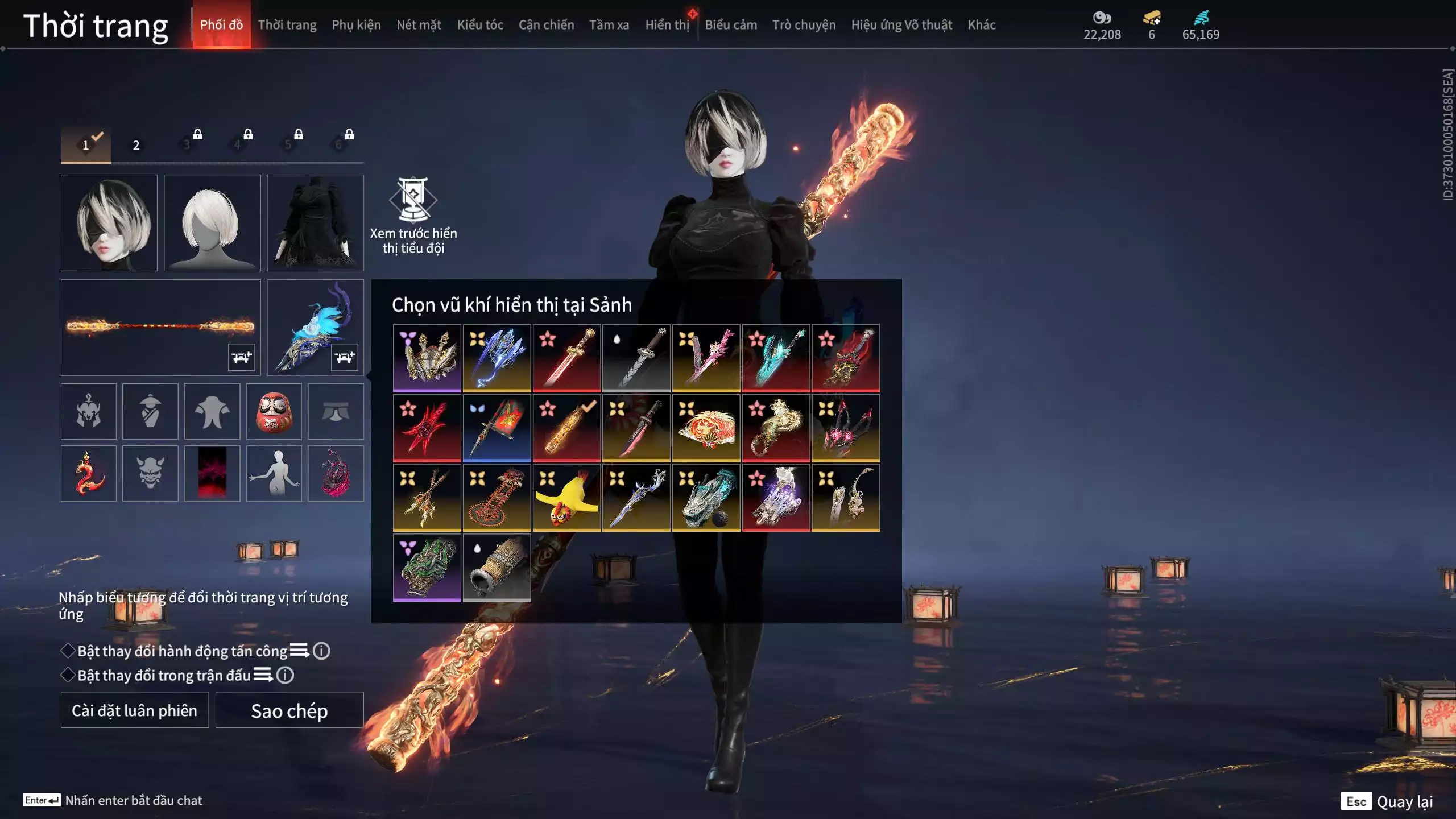Go to the Cận chiến tab
The height and width of the screenshot is (819, 1456).
pyautogui.click(x=546, y=25)
